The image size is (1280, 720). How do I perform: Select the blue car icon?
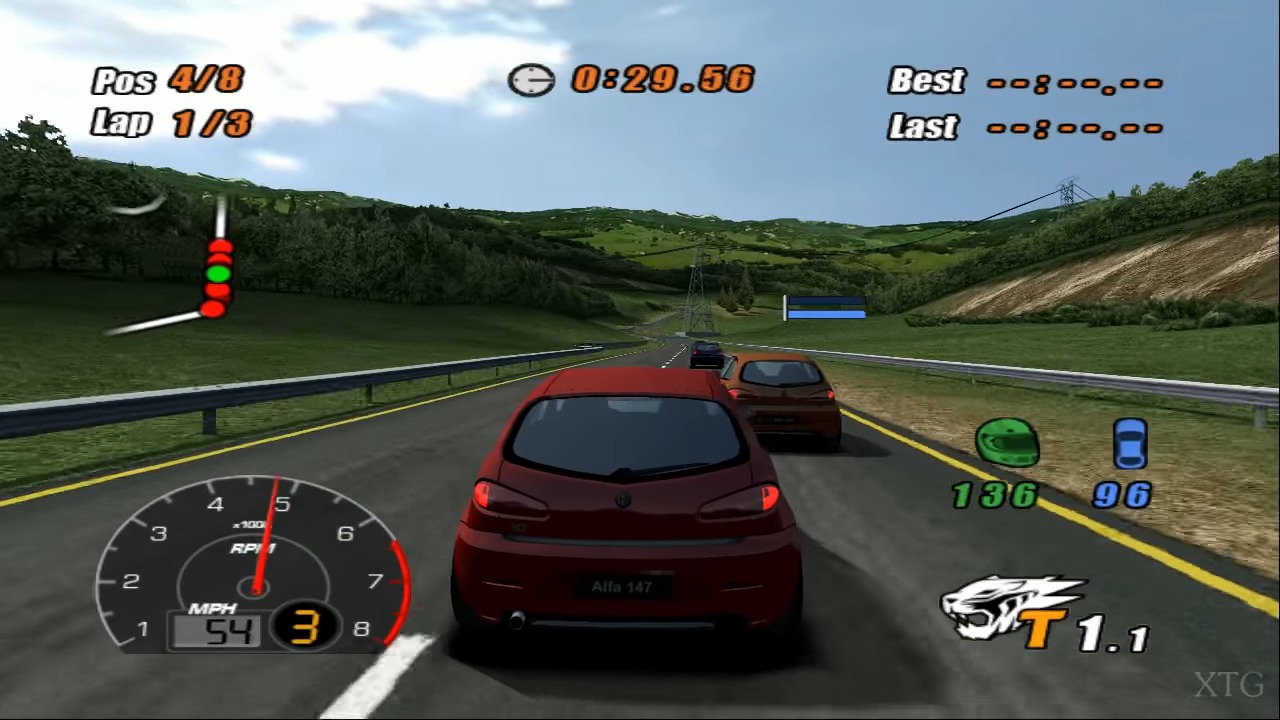pyautogui.click(x=1130, y=444)
